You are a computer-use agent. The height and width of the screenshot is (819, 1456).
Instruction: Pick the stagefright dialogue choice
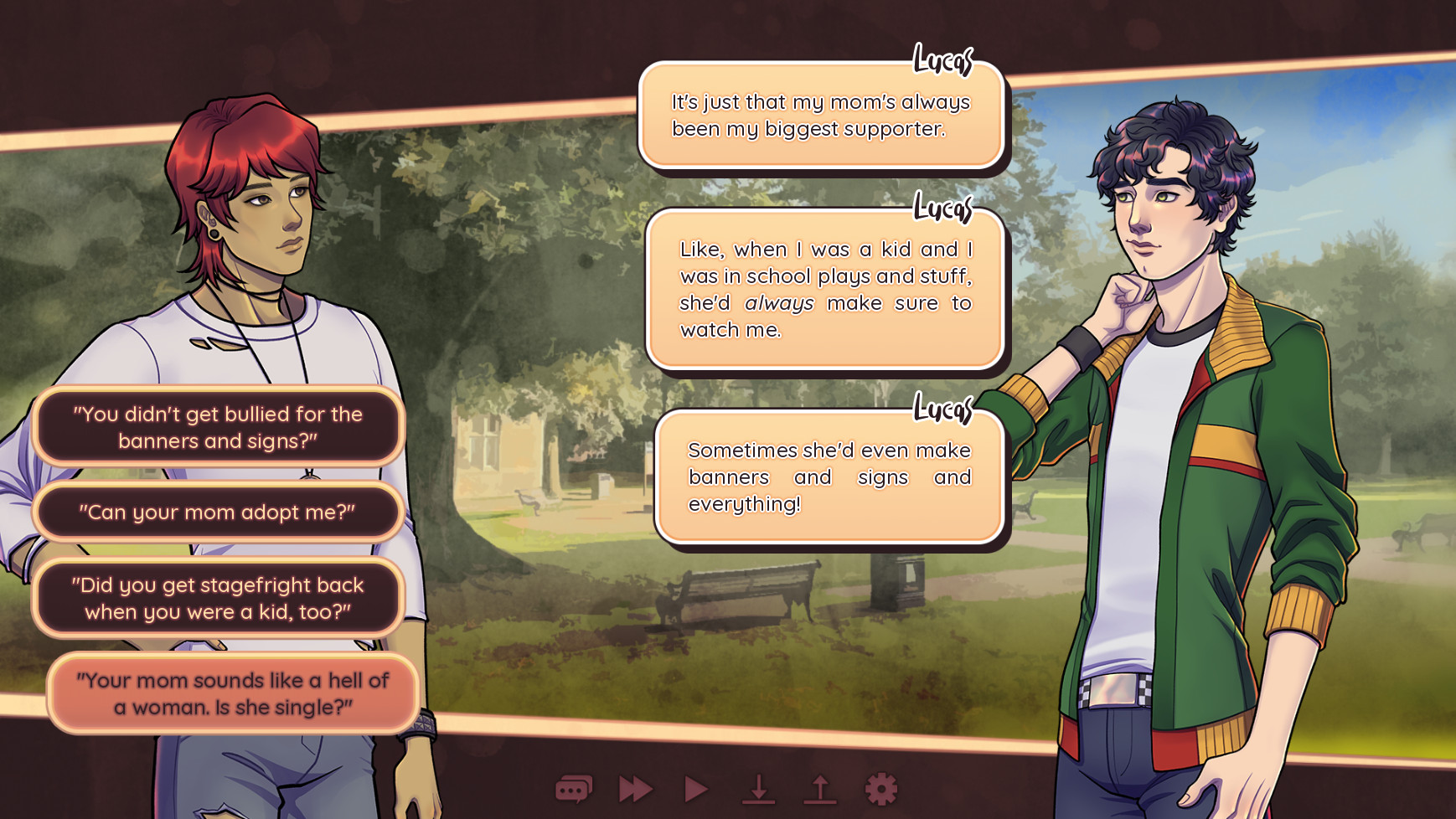coord(218,598)
